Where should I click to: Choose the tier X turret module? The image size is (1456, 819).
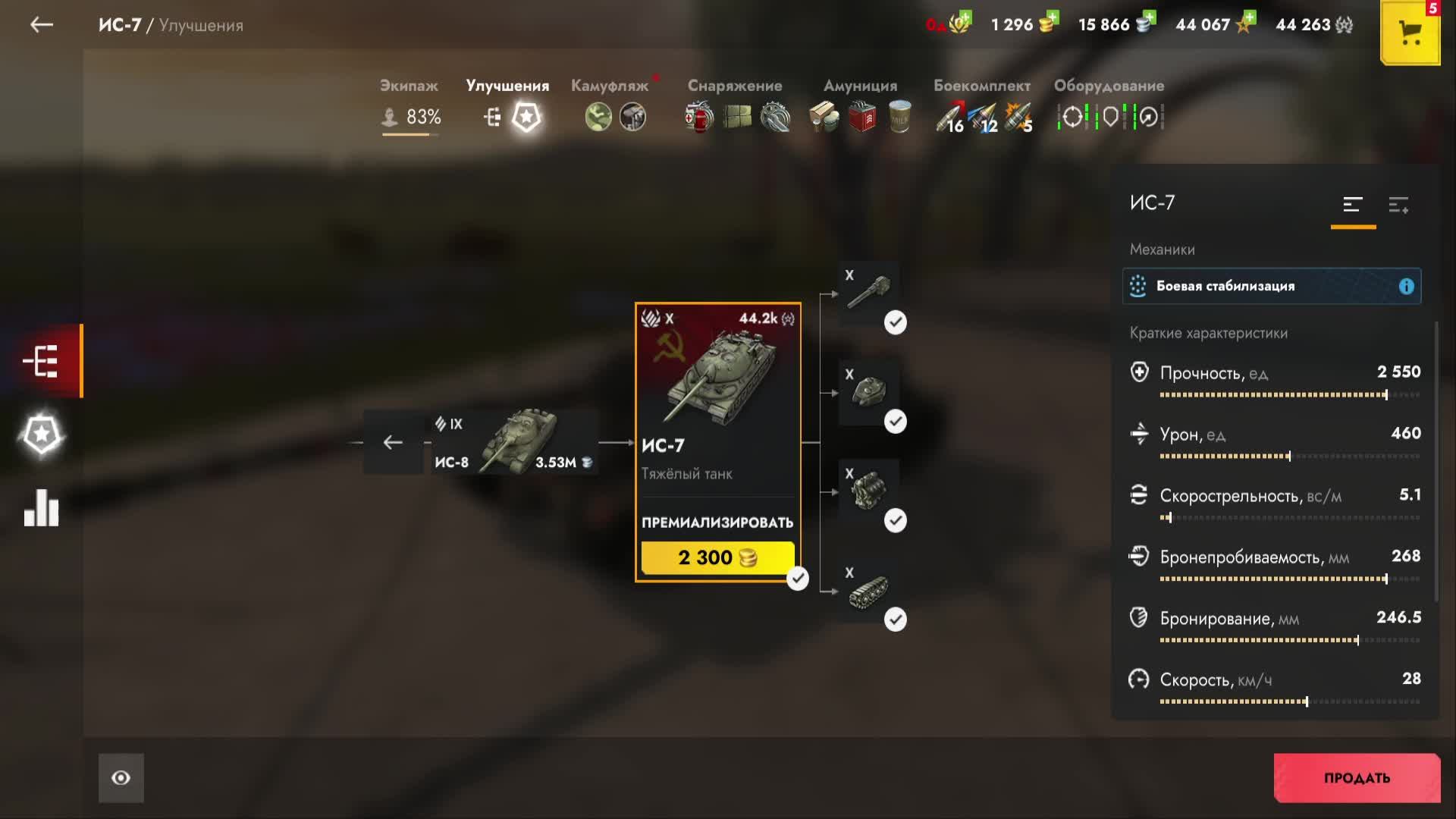869,391
